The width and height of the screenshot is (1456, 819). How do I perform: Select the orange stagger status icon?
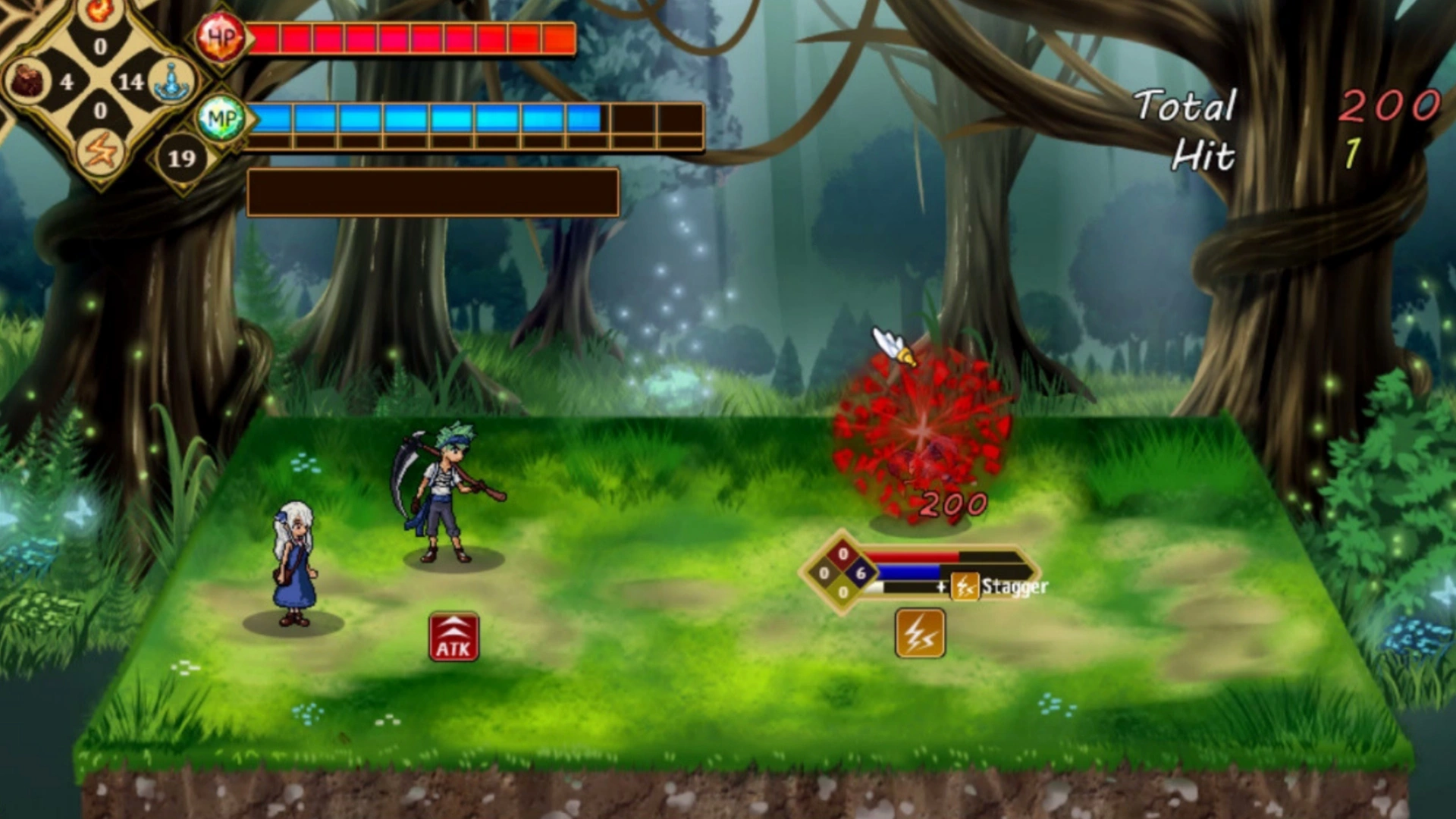[x=920, y=632]
